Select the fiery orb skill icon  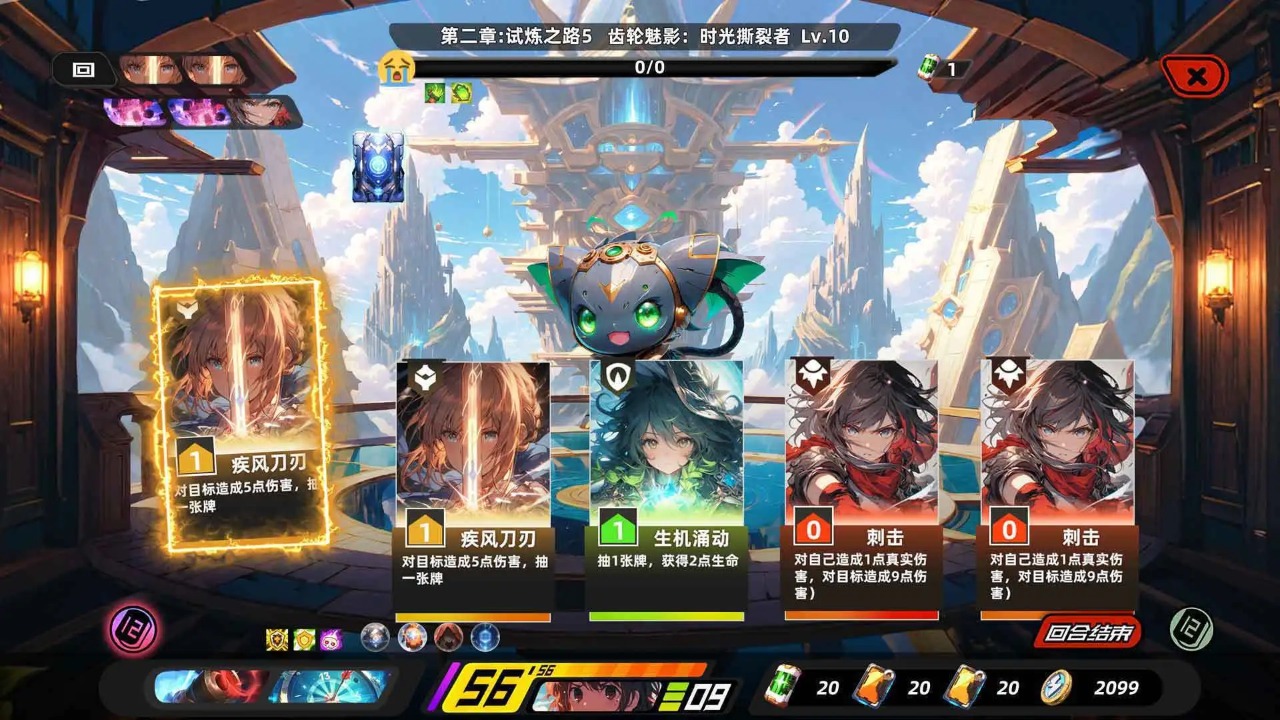click(411, 637)
